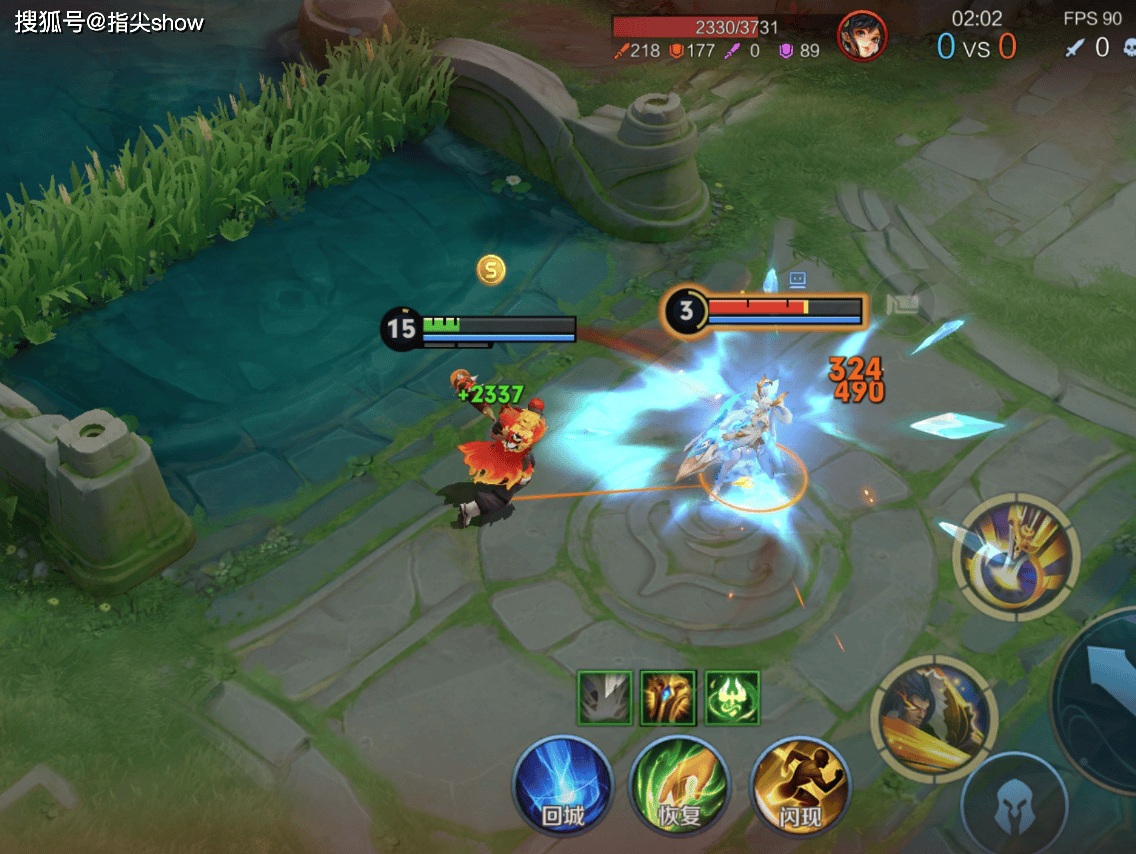Select the green glowing emblem item icon

[x=732, y=697]
